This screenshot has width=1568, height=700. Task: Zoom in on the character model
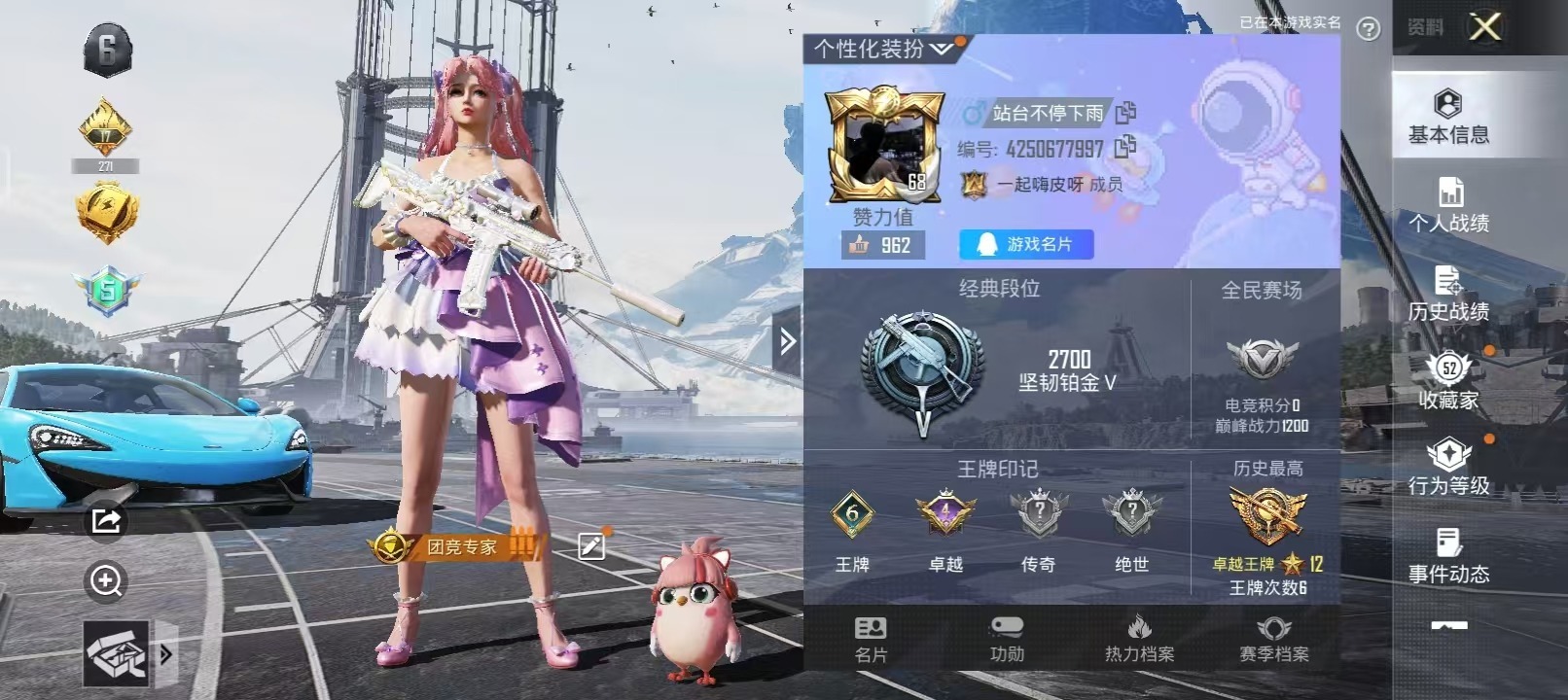pyautogui.click(x=105, y=581)
